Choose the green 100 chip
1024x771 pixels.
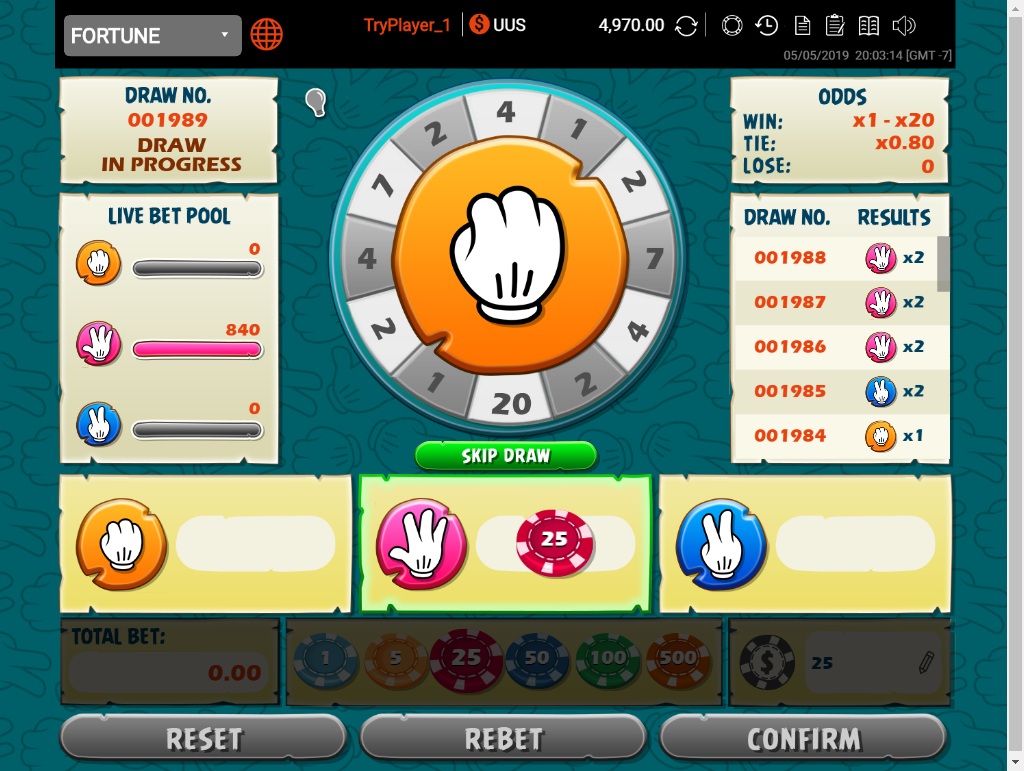click(608, 659)
